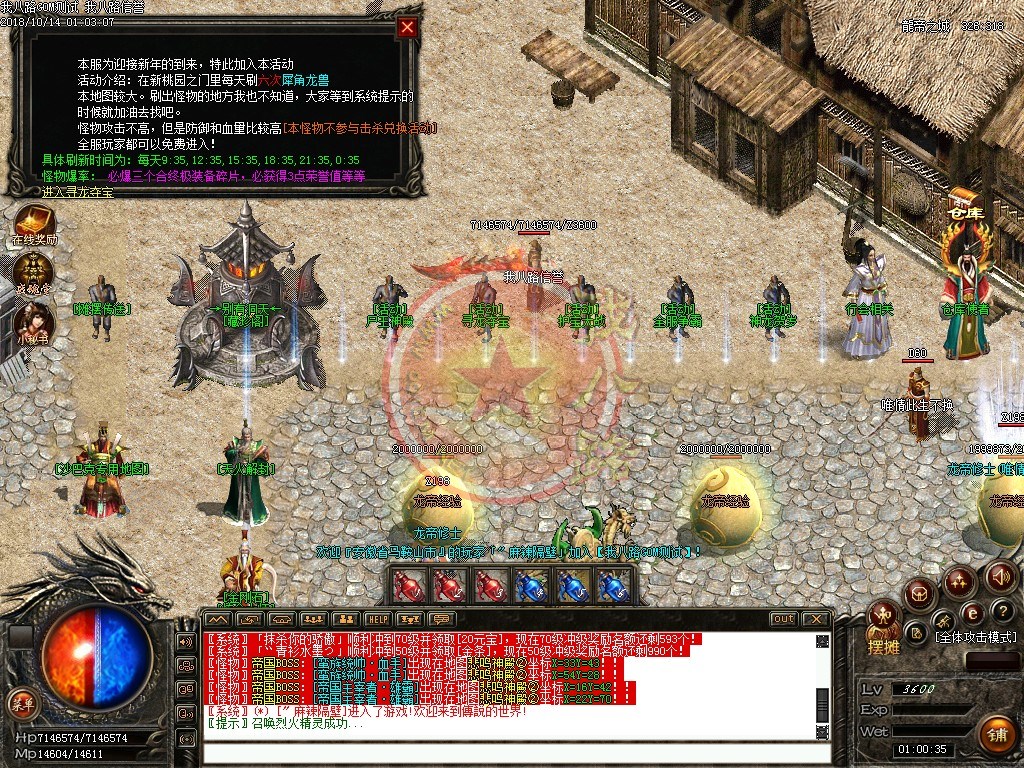
Task: Open the round 铺 shop button
Action: coord(996,735)
